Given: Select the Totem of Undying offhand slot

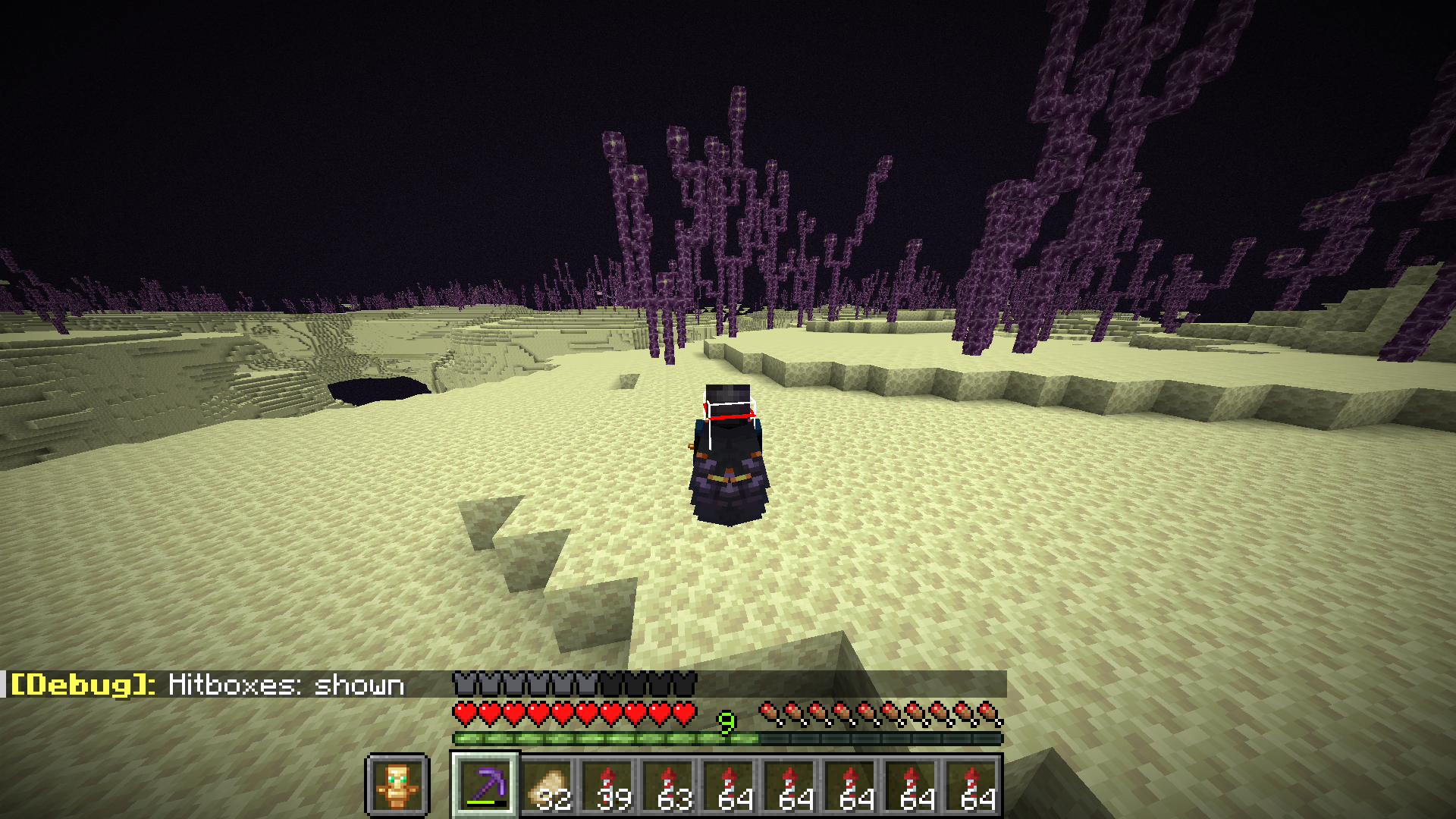Looking at the screenshot, I should [397, 785].
